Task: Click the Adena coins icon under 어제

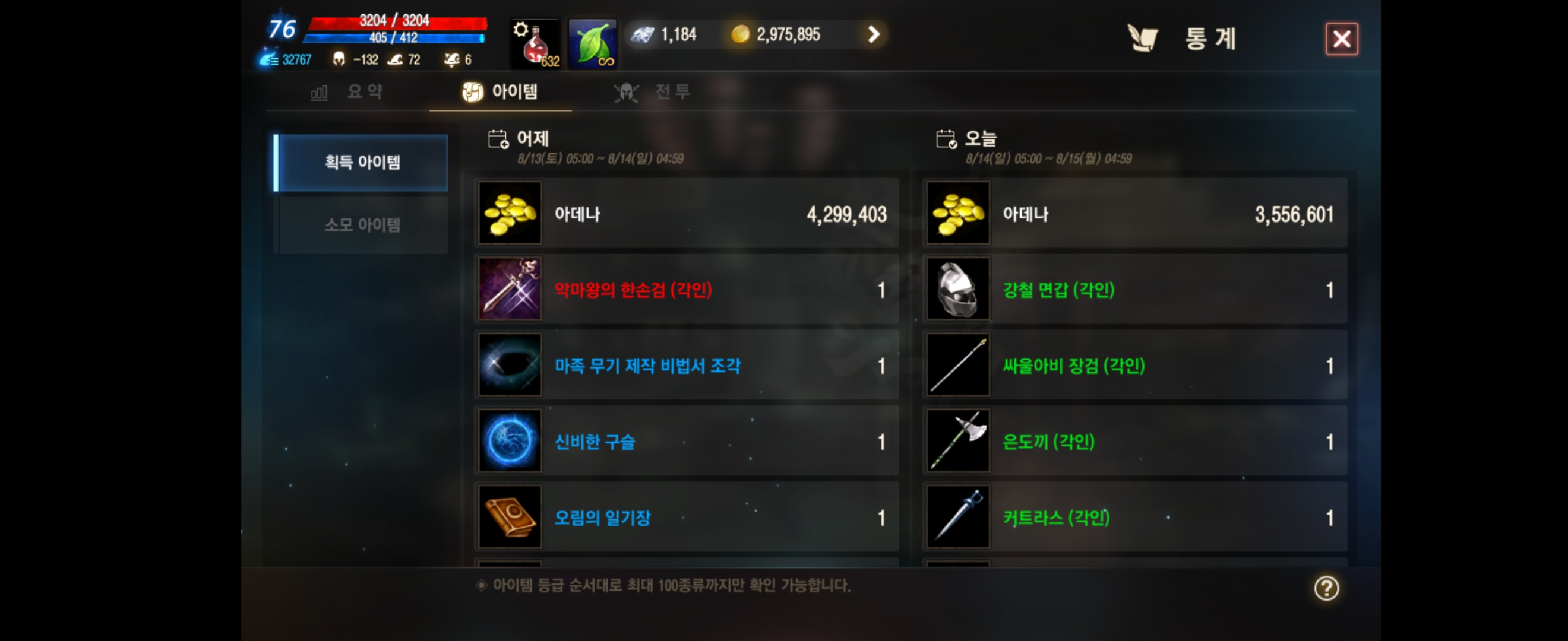Action: coord(510,214)
